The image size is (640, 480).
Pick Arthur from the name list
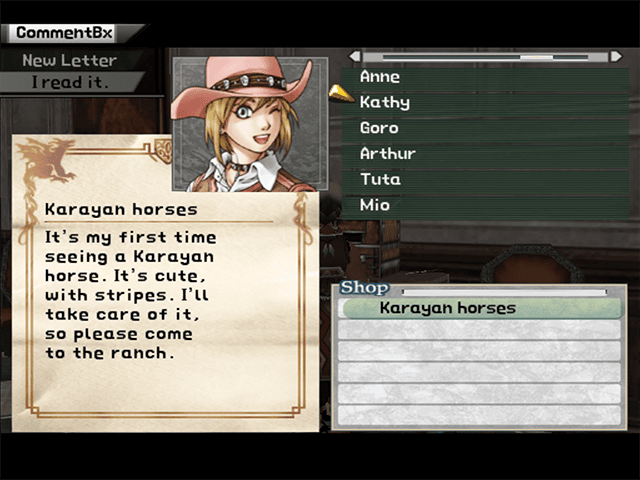click(387, 154)
